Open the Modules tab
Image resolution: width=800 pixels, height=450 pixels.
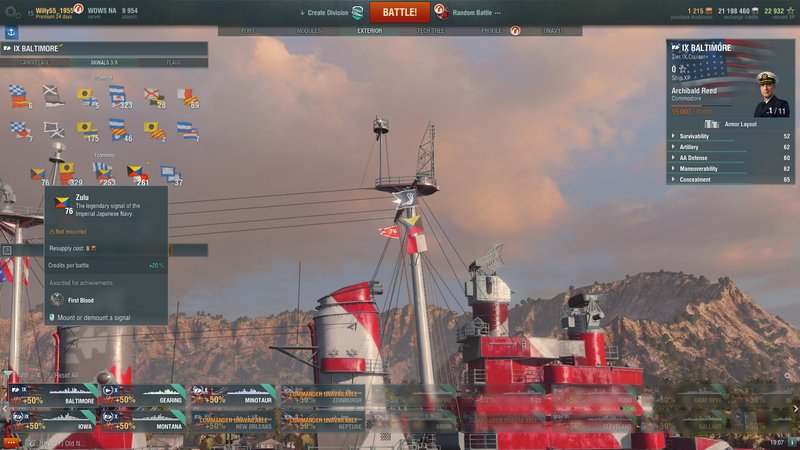(309, 31)
